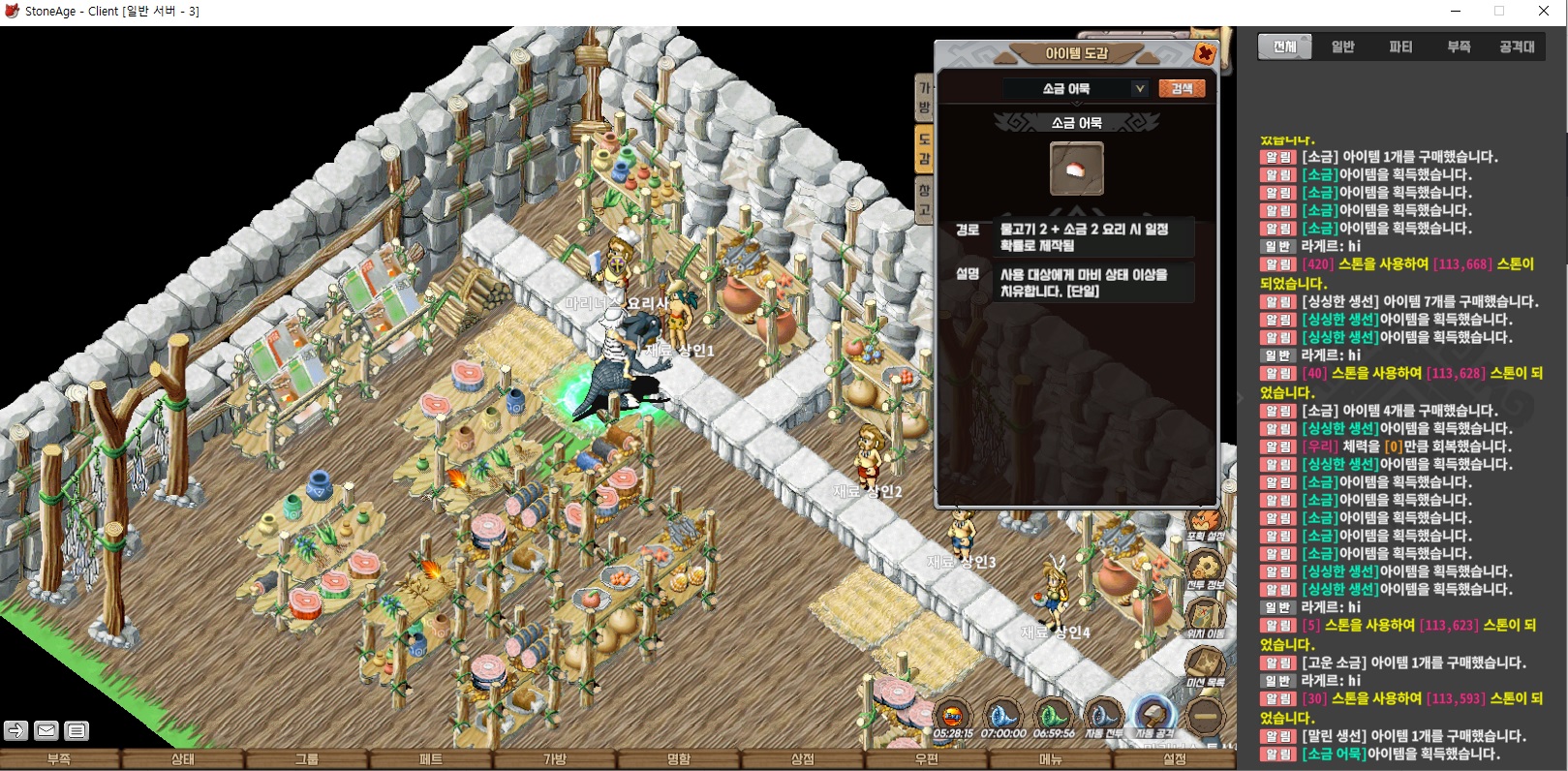Click the orange 검색 search button

[x=1182, y=88]
